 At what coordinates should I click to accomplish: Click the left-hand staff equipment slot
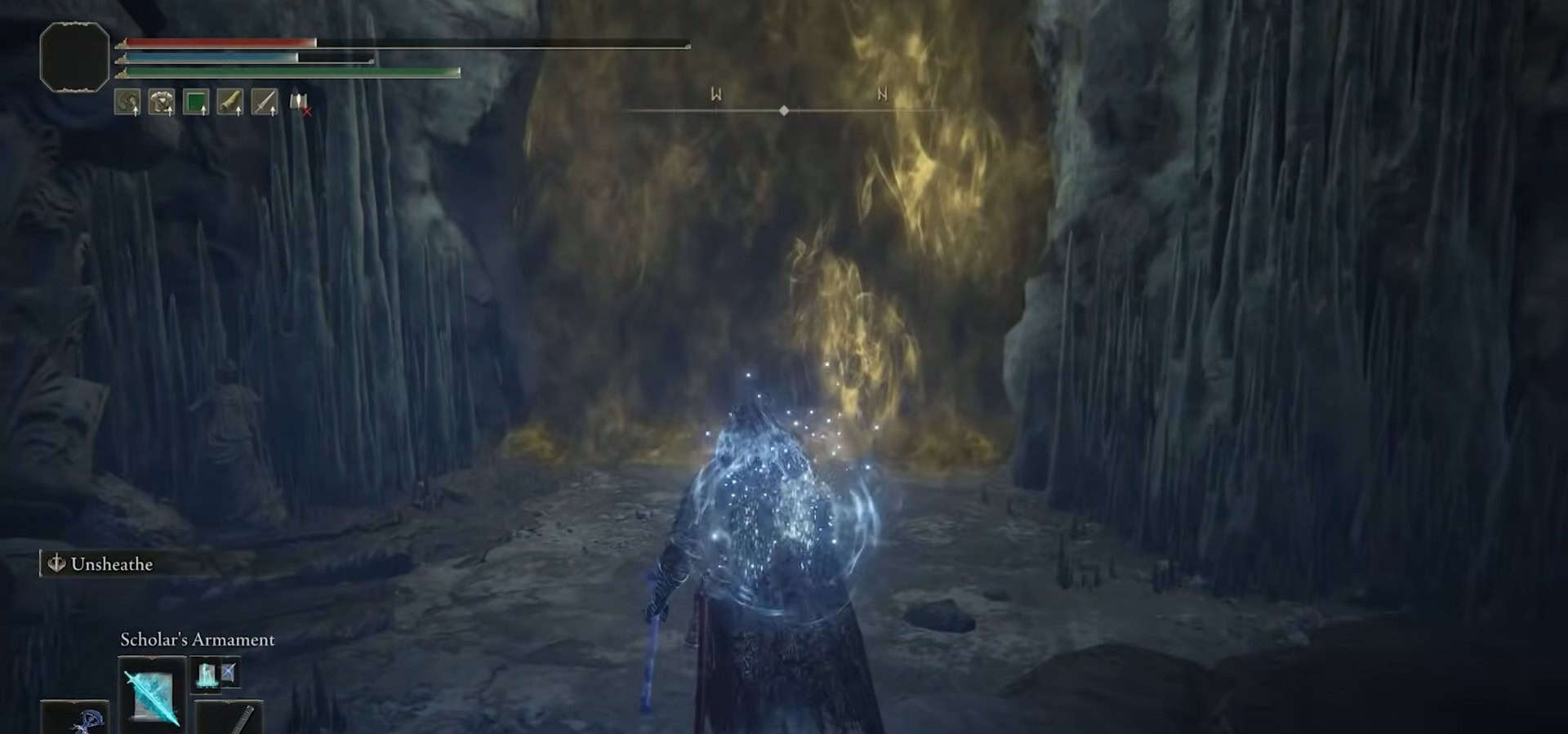(75, 718)
